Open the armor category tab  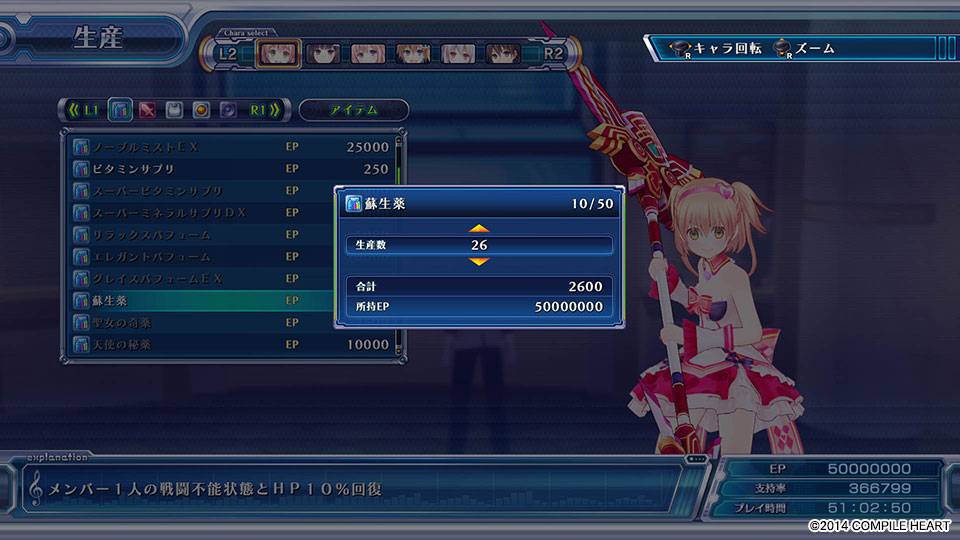pyautogui.click(x=174, y=109)
